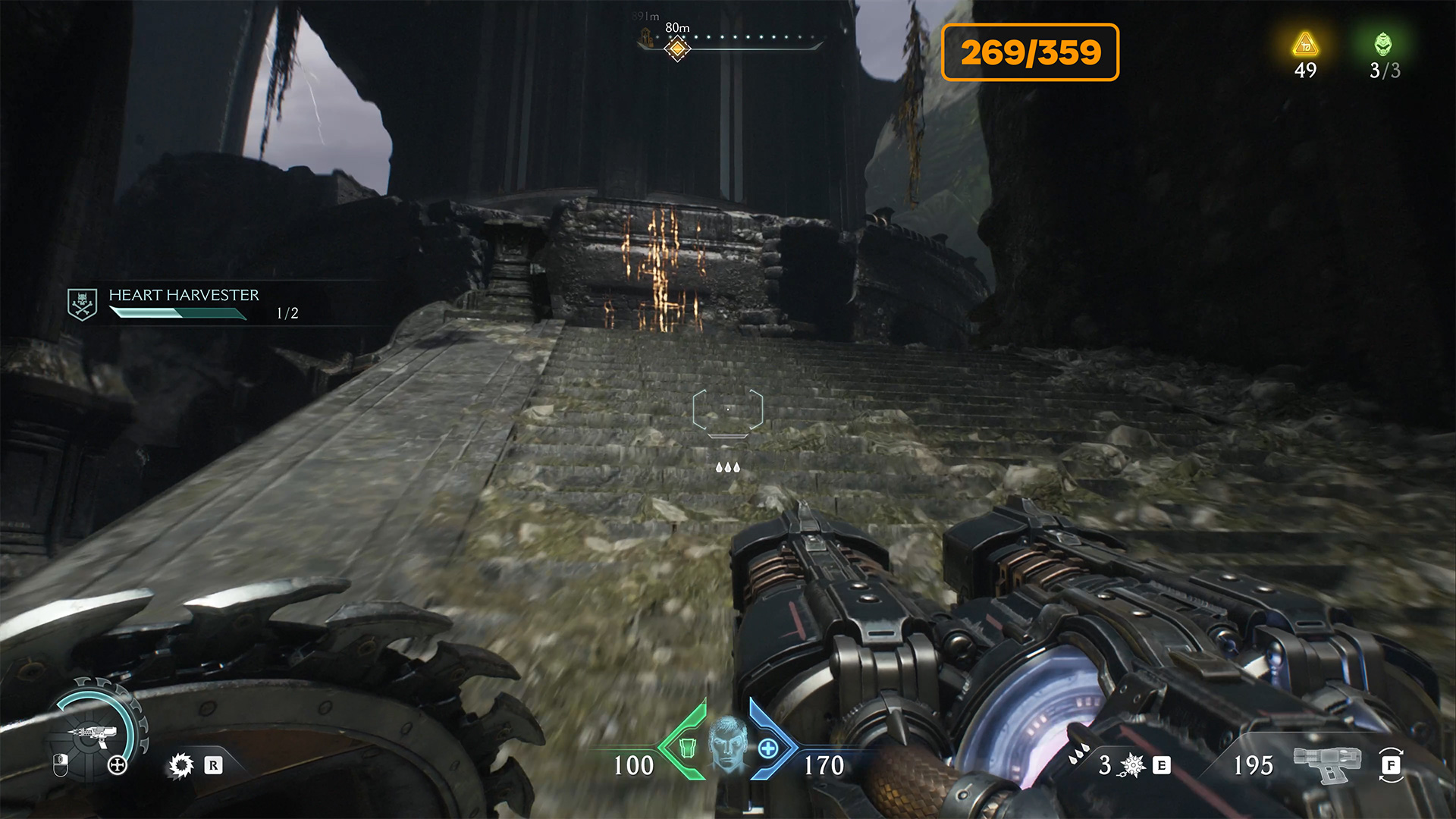Click the gold currency triangle icon
This screenshot has height=819, width=1456.
(1305, 45)
